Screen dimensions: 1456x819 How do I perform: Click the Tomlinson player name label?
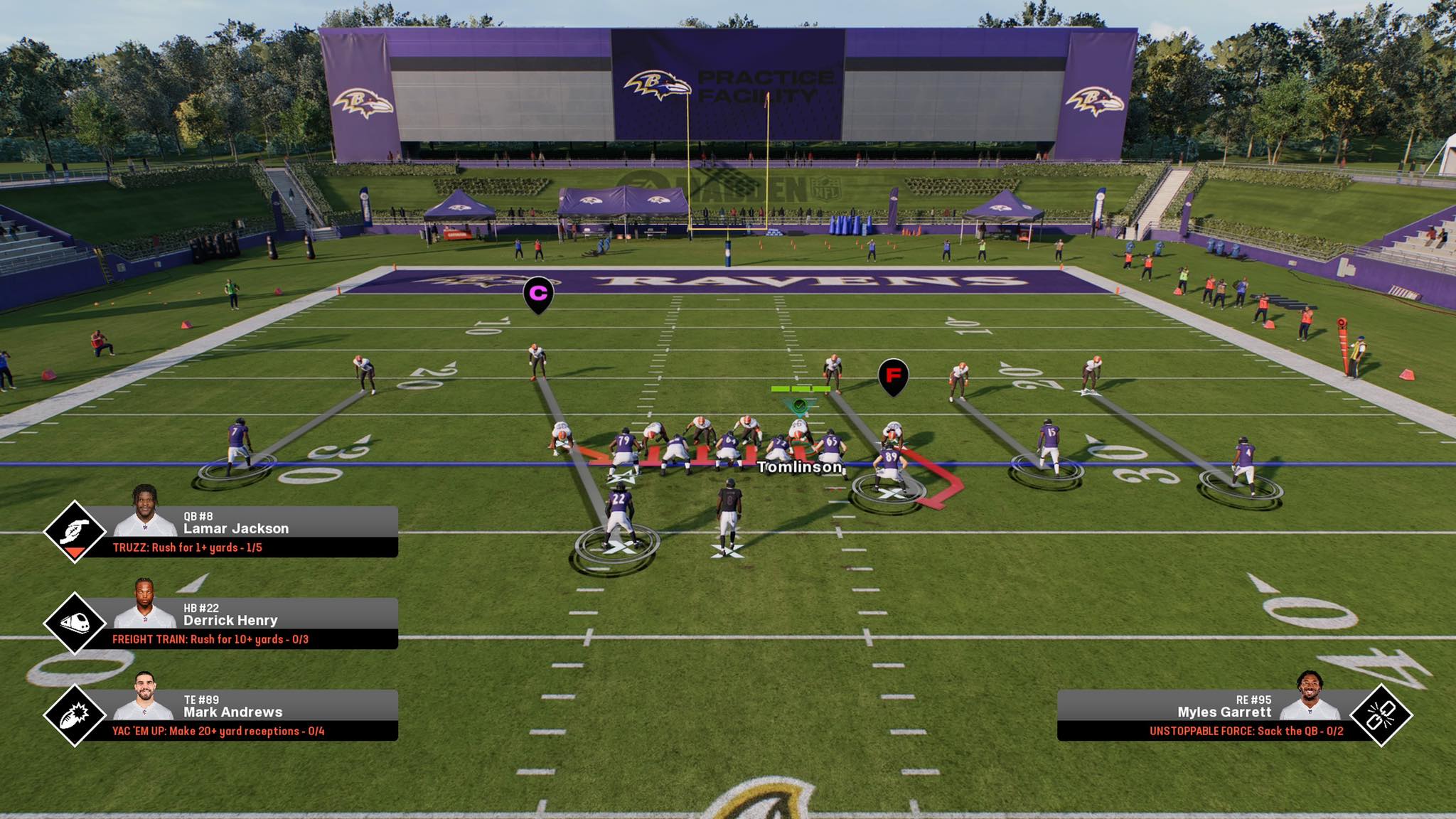(x=800, y=467)
